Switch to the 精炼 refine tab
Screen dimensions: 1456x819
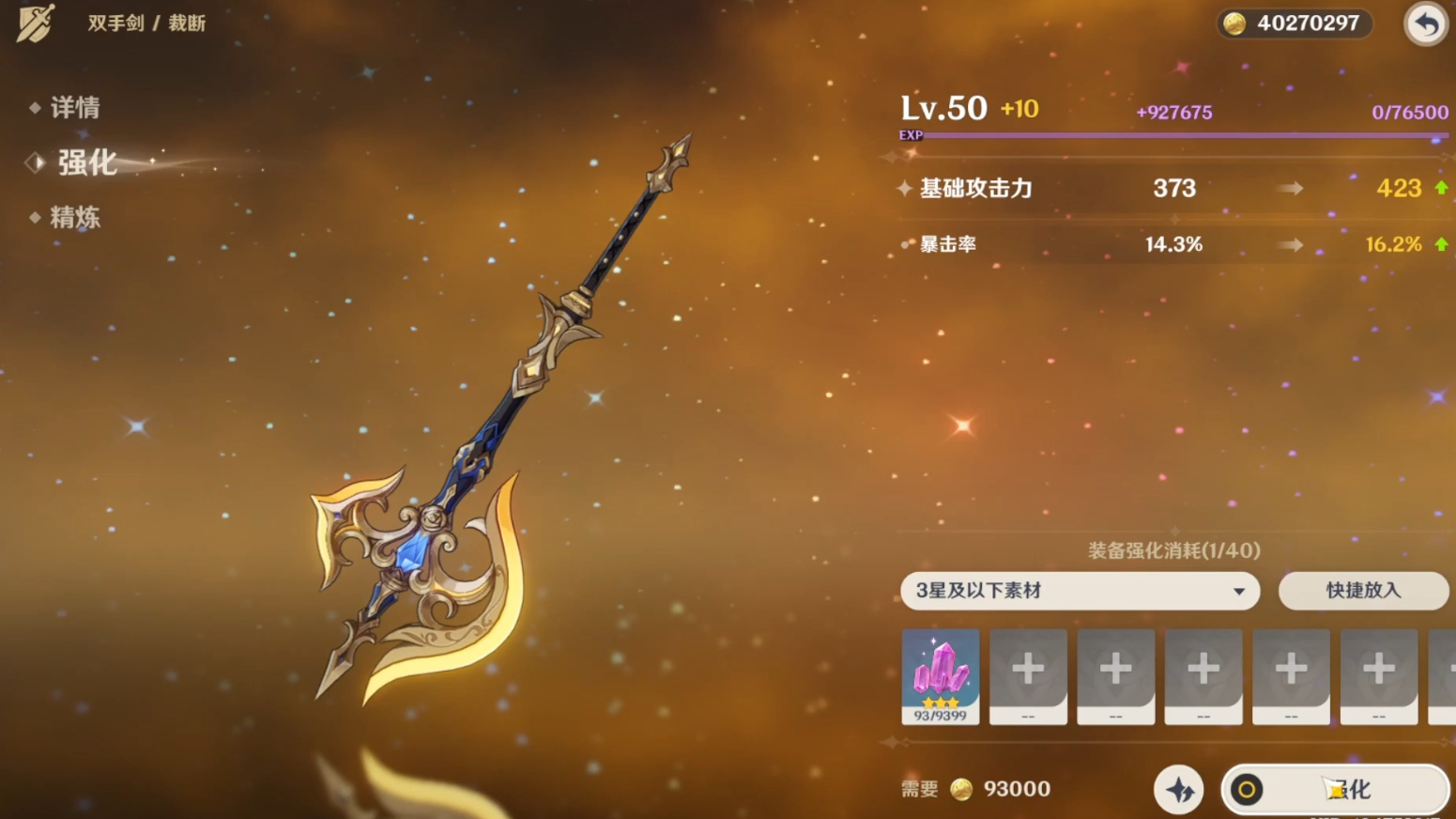point(74,218)
